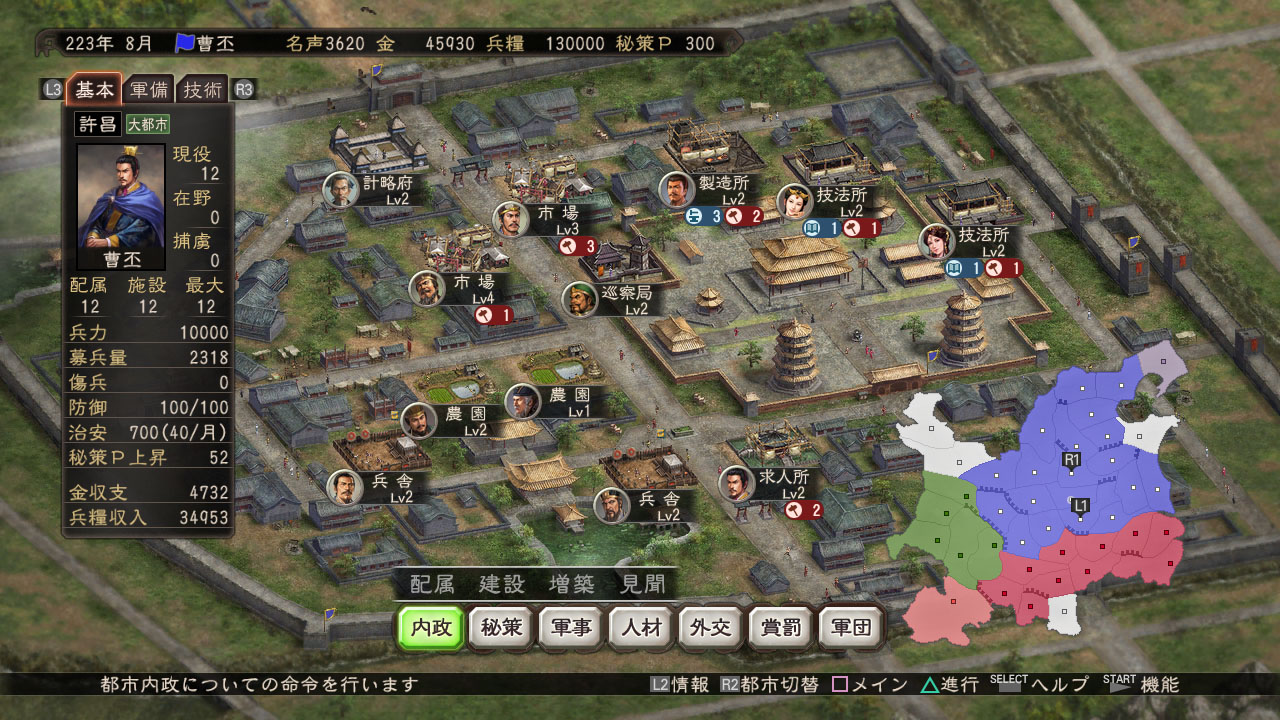Open the 技術 tab
Image resolution: width=1280 pixels, height=720 pixels.
click(x=203, y=89)
